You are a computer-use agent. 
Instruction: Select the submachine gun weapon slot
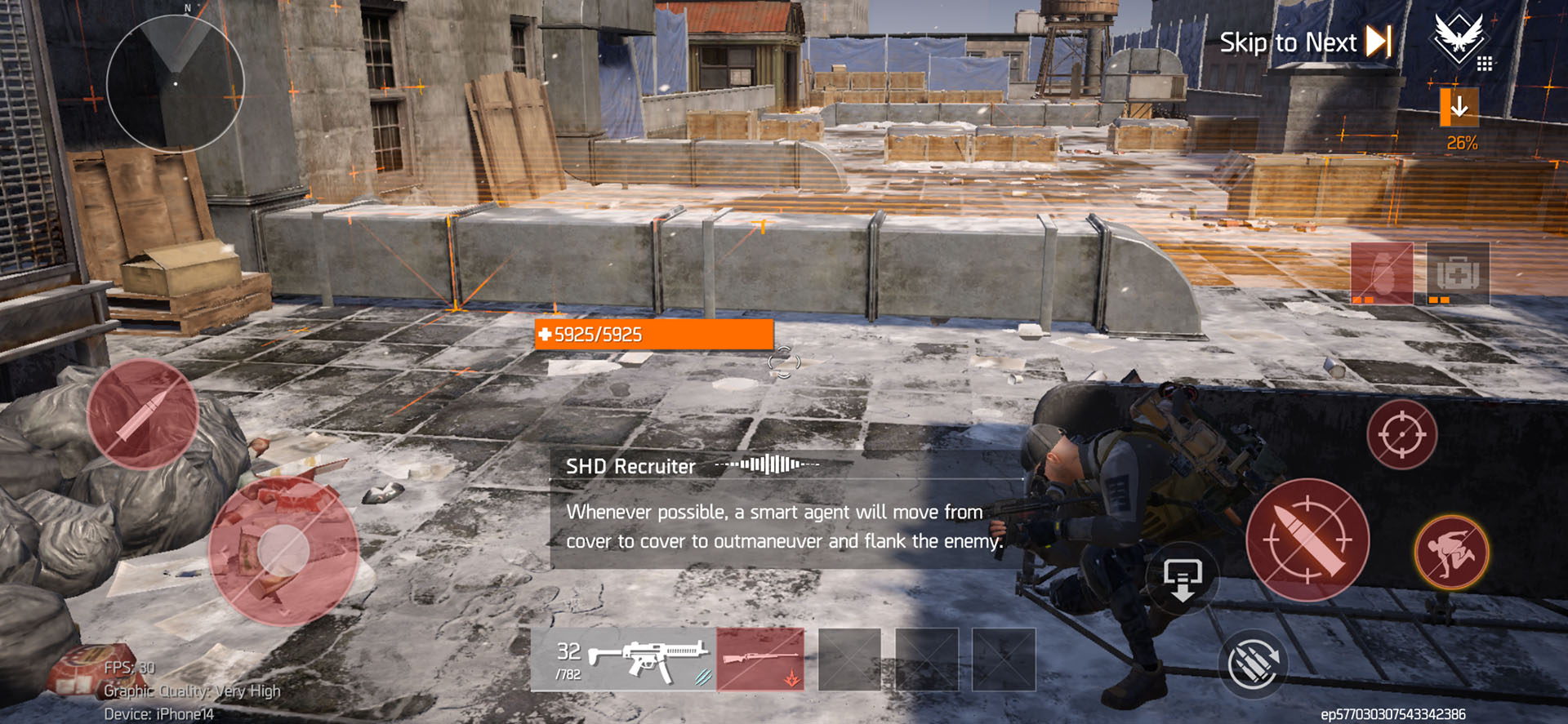click(623, 660)
